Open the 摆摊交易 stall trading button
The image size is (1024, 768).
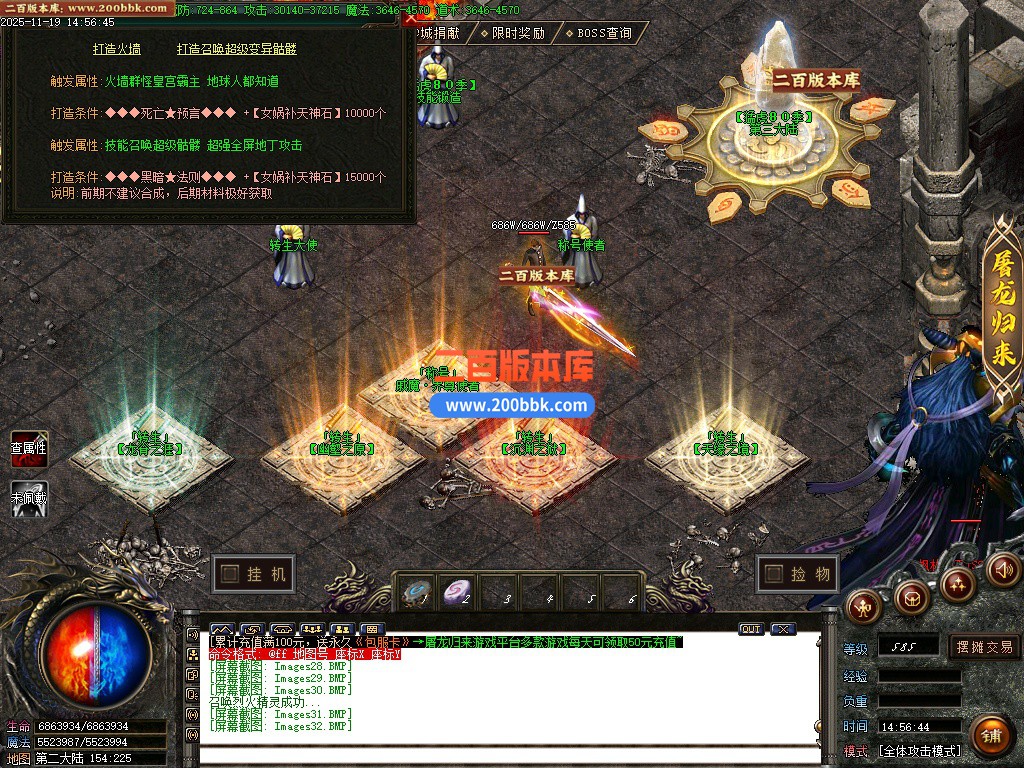point(984,647)
